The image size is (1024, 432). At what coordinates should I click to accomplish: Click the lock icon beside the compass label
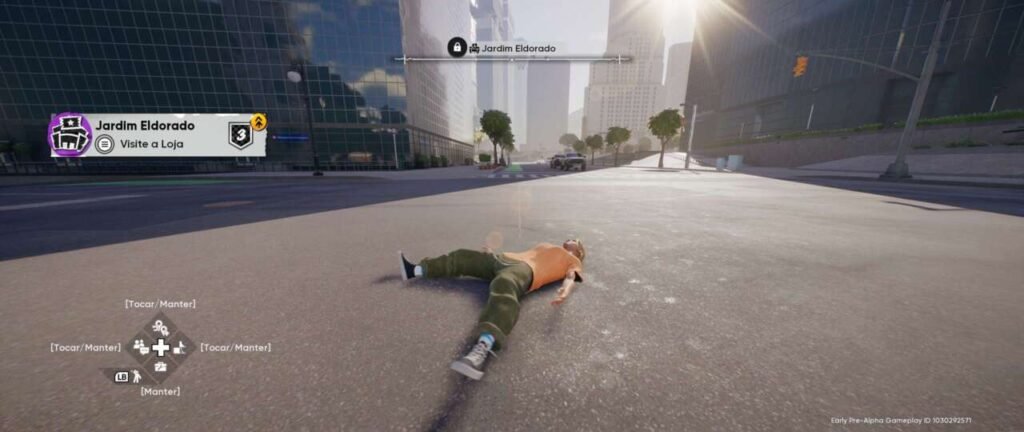457,47
